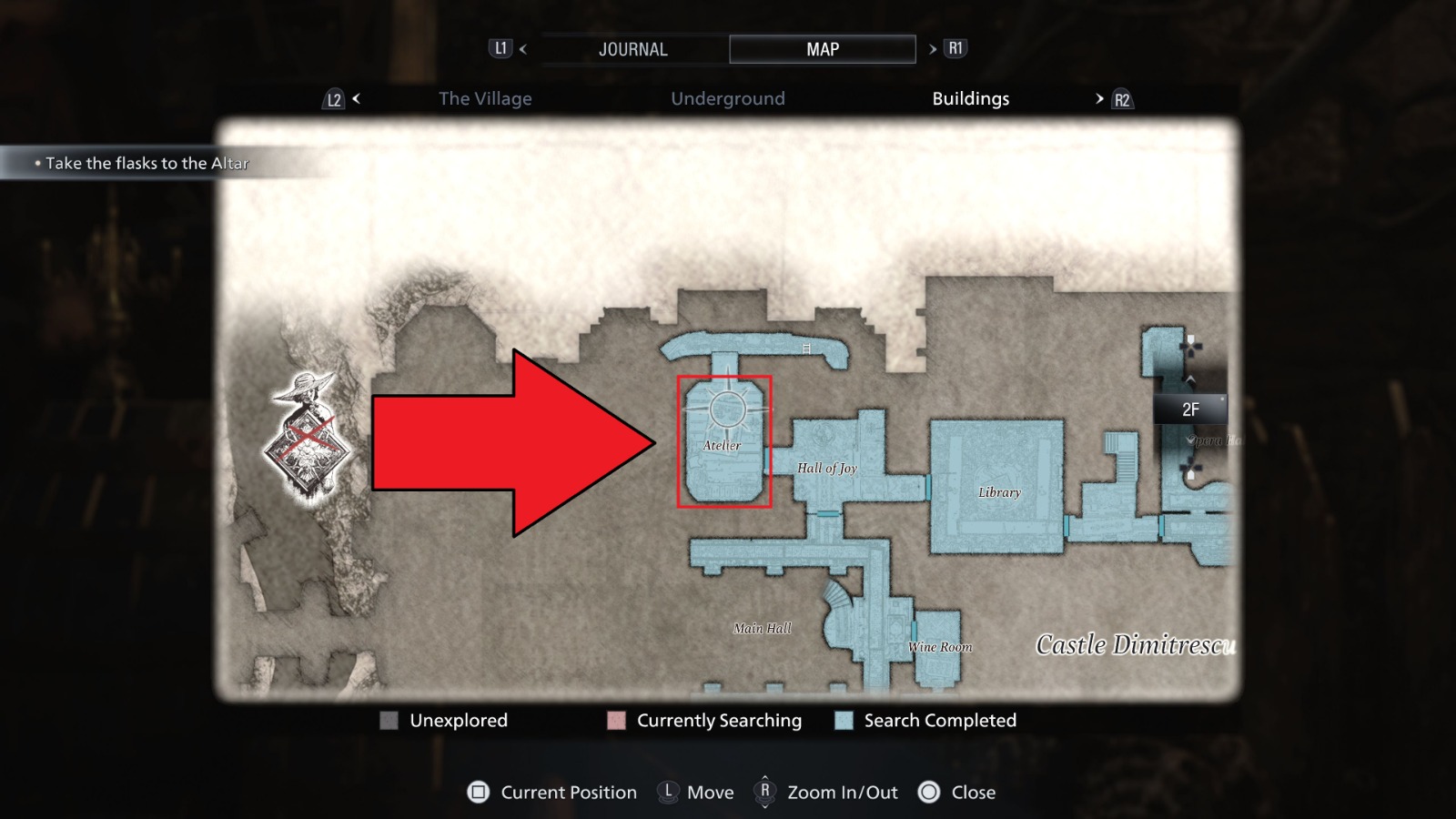Switch to the Journal tab
The width and height of the screenshot is (1456, 819).
coord(632,48)
